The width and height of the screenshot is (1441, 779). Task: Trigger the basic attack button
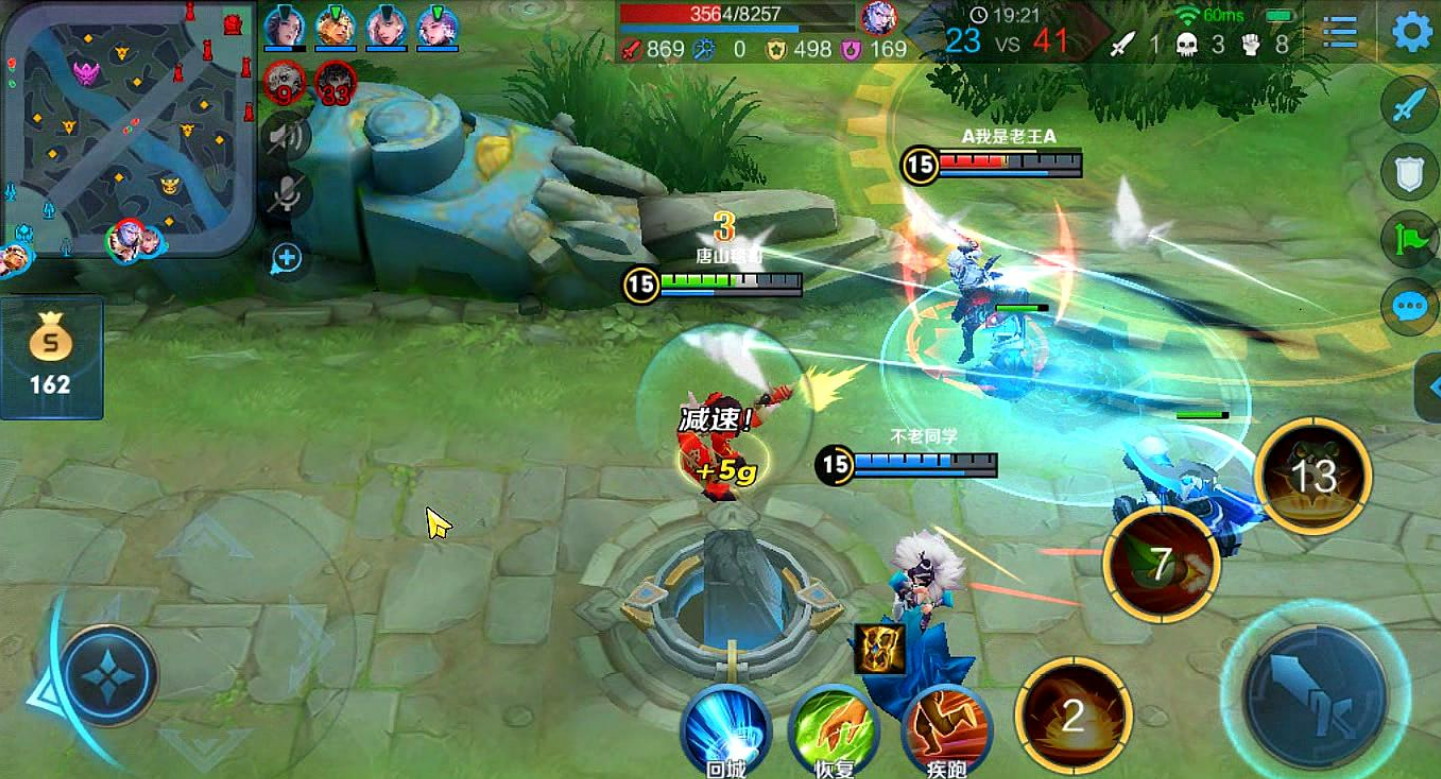click(x=1314, y=696)
